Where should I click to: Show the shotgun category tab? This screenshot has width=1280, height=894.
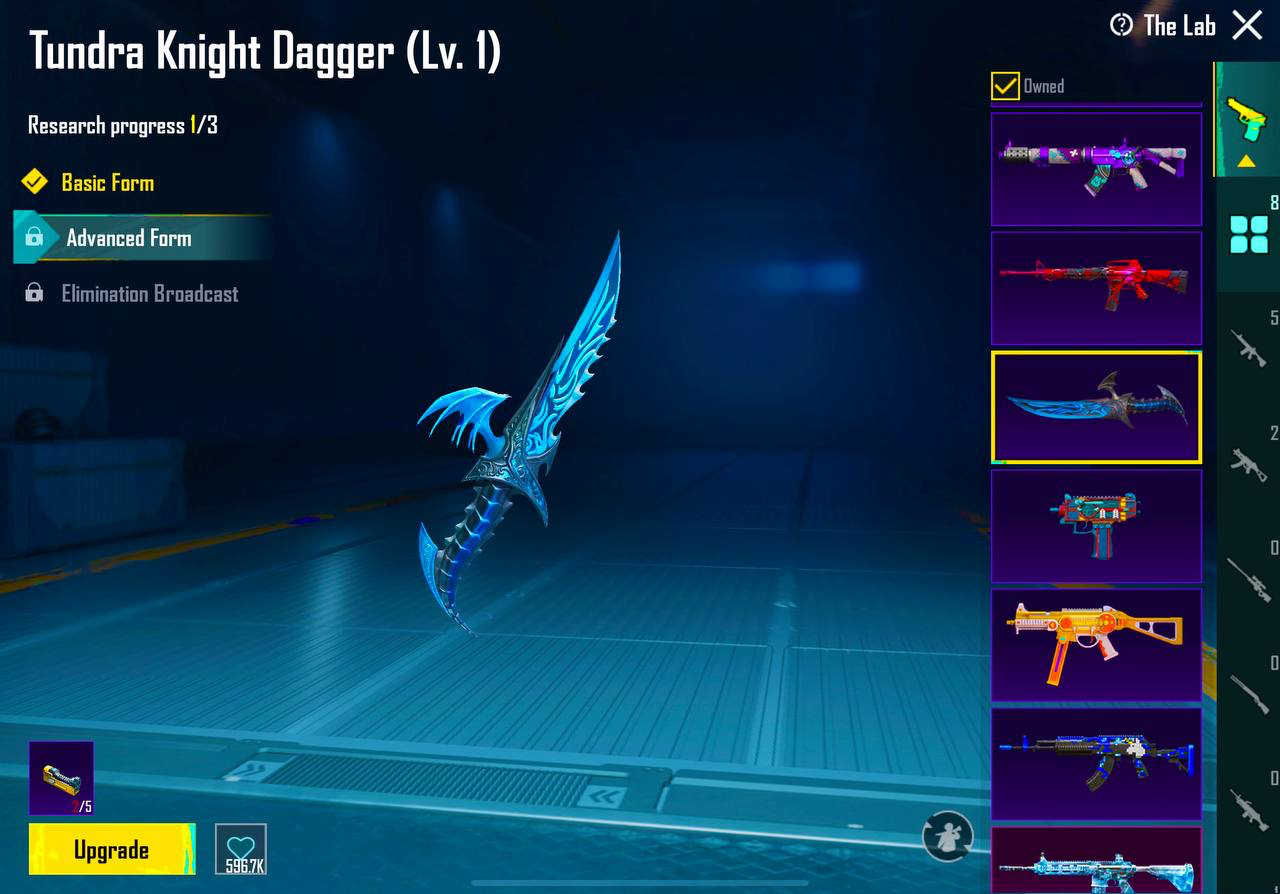pyautogui.click(x=1248, y=692)
